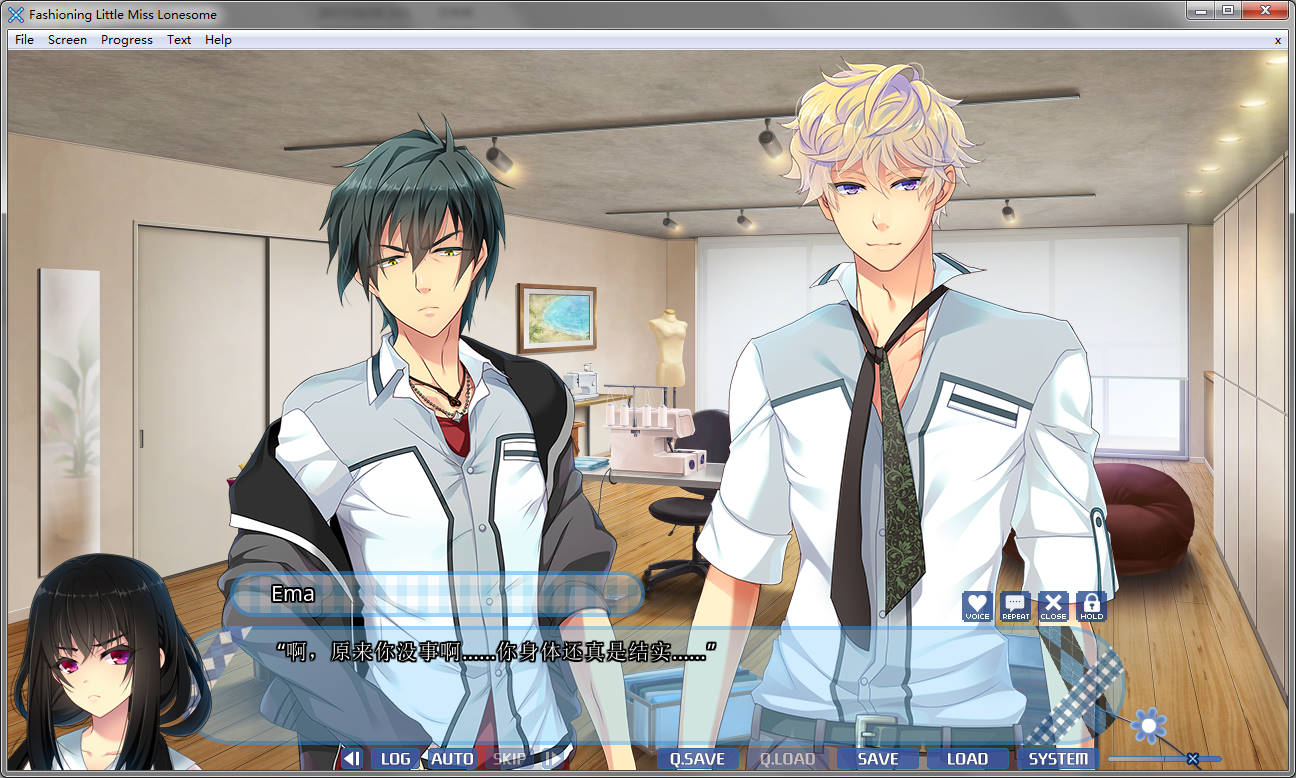1296x778 pixels.
Task: Open the LOG backlog
Action: [395, 758]
